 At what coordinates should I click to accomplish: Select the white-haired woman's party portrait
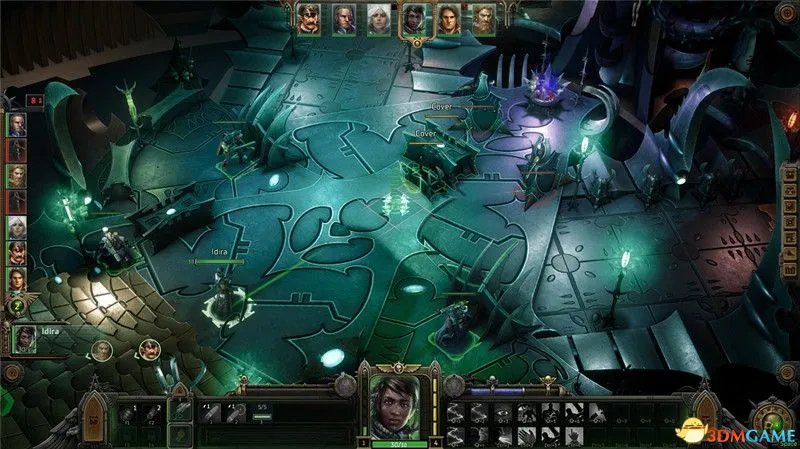point(377,18)
